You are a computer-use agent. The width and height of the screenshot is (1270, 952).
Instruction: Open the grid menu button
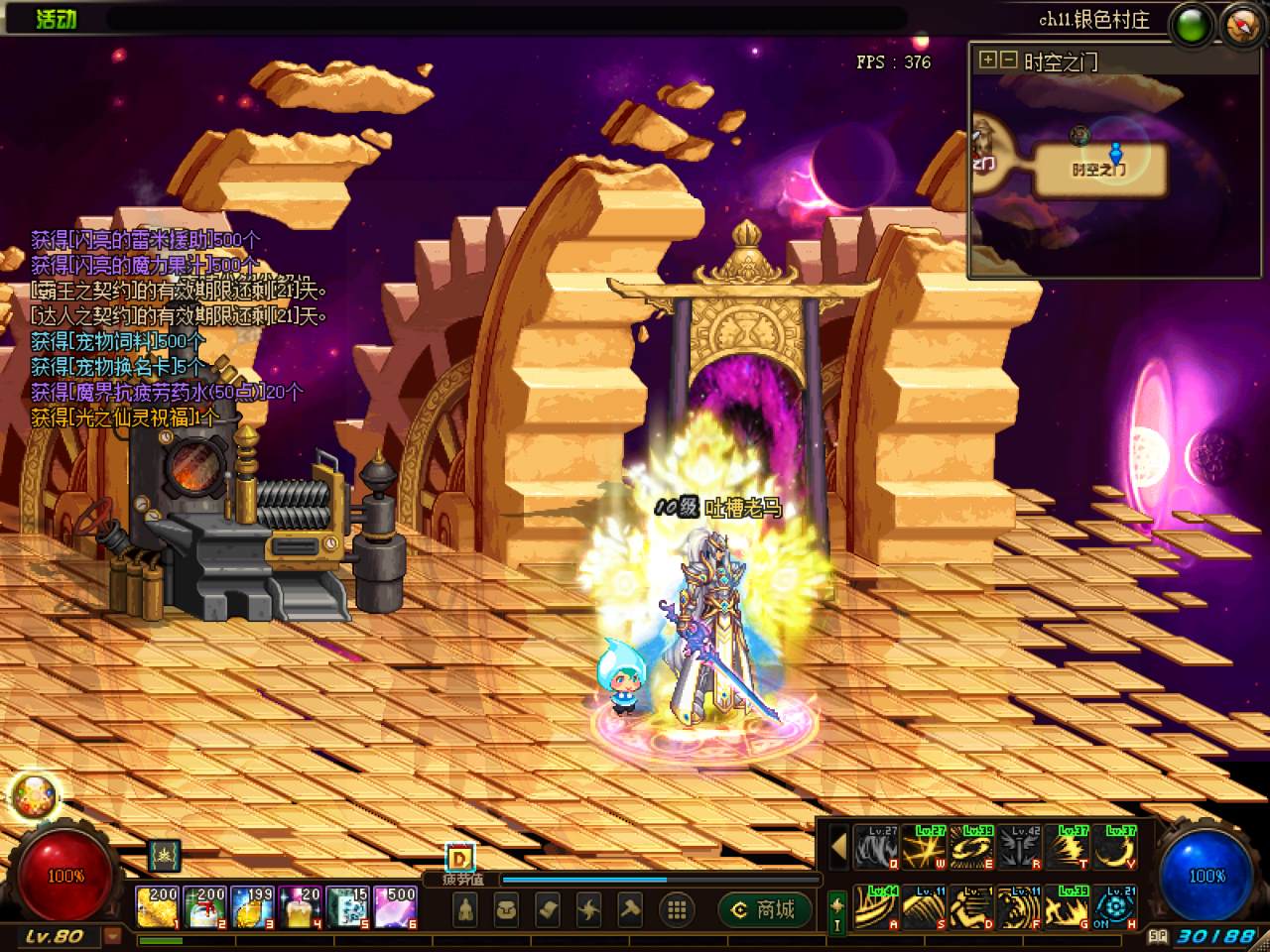click(678, 909)
